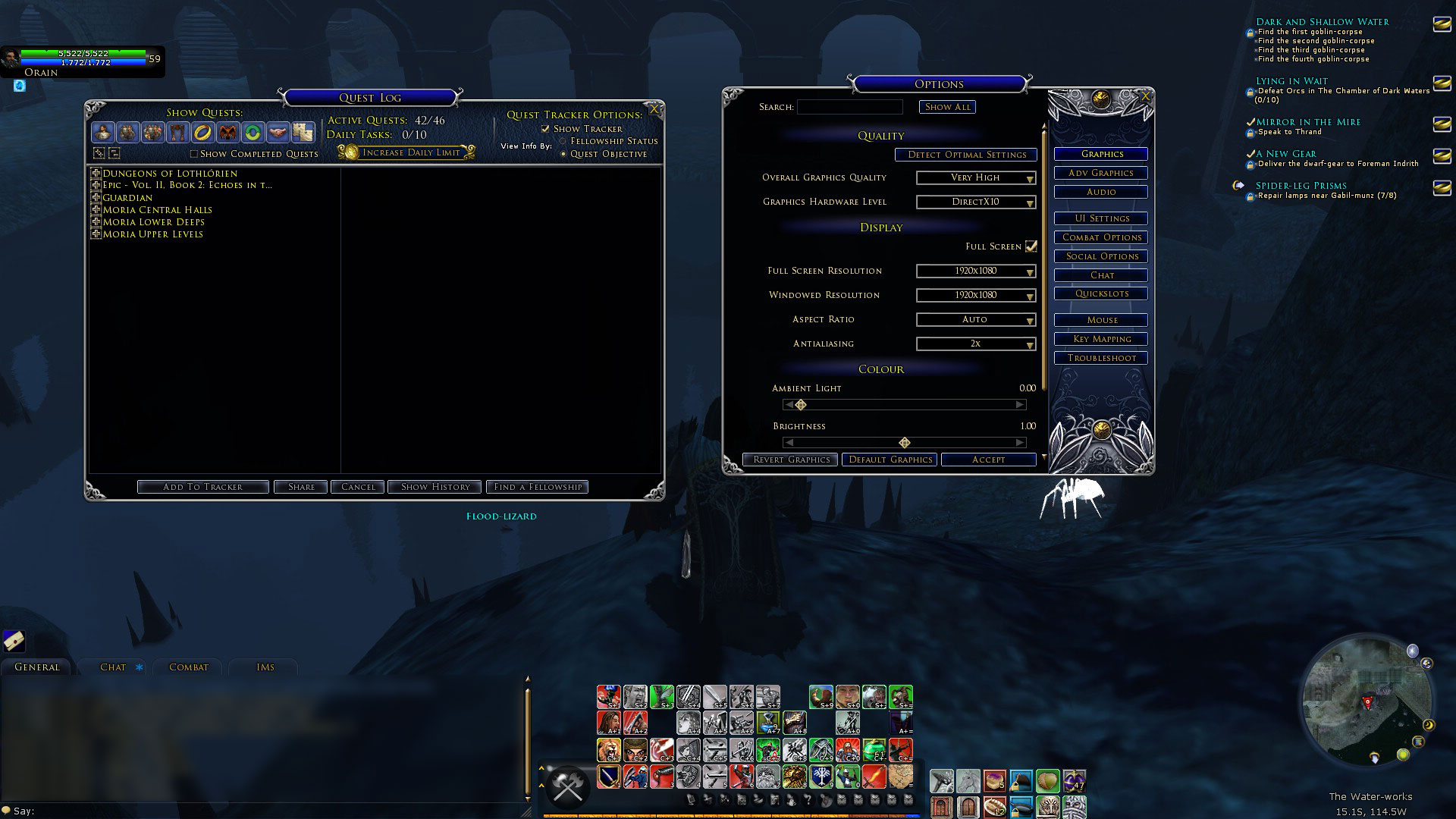This screenshot has height=819, width=1456.
Task: Expand the Guardian quest category
Action: tap(96, 198)
